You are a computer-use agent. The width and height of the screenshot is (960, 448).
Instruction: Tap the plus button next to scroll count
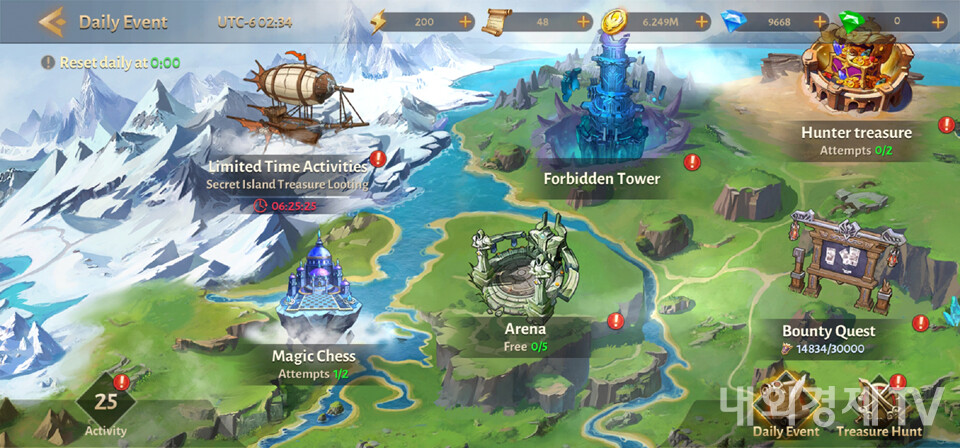click(x=584, y=21)
